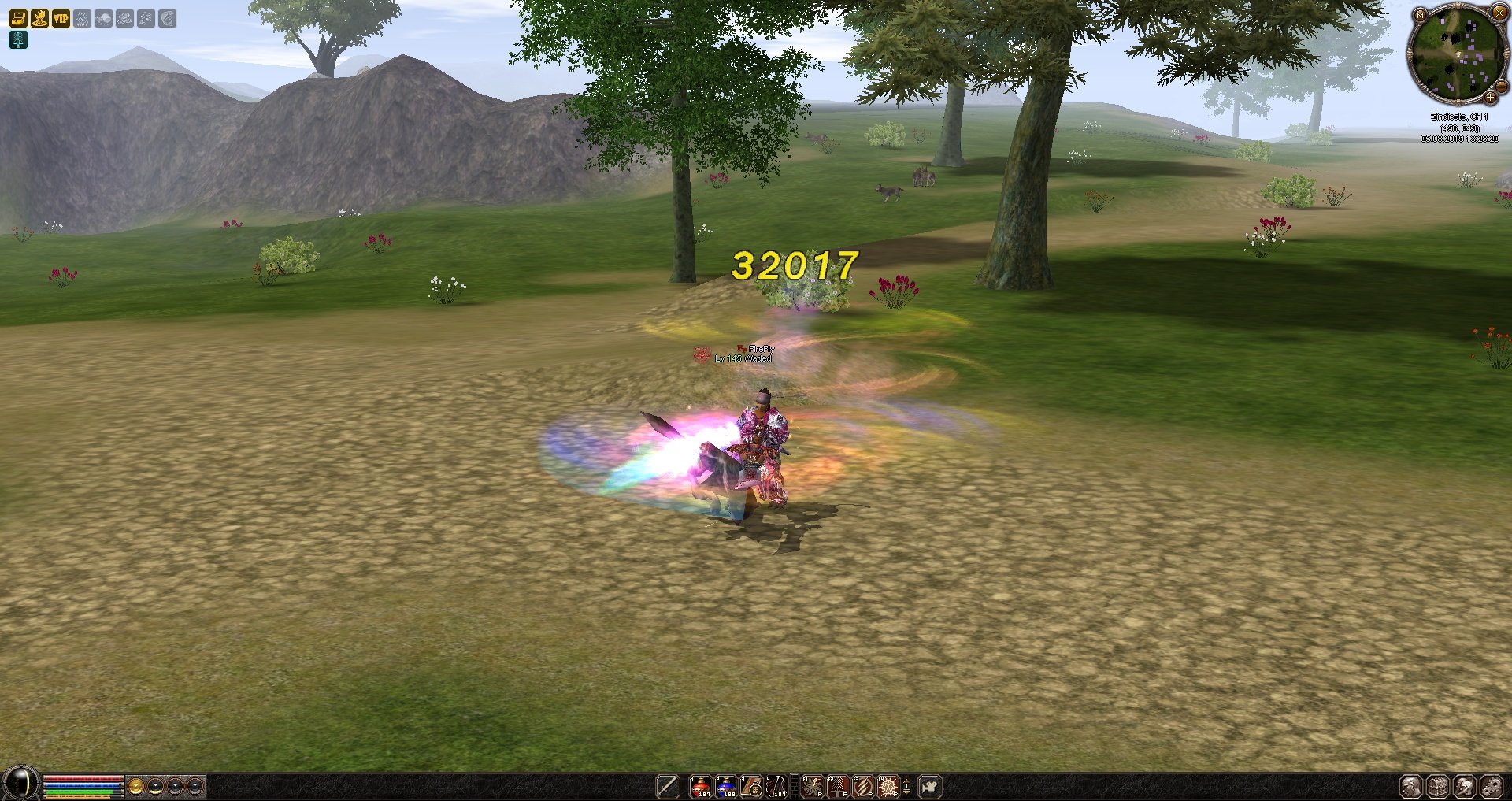The height and width of the screenshot is (801, 1512).
Task: Activate the F2 sword aura skill
Action: [837, 786]
